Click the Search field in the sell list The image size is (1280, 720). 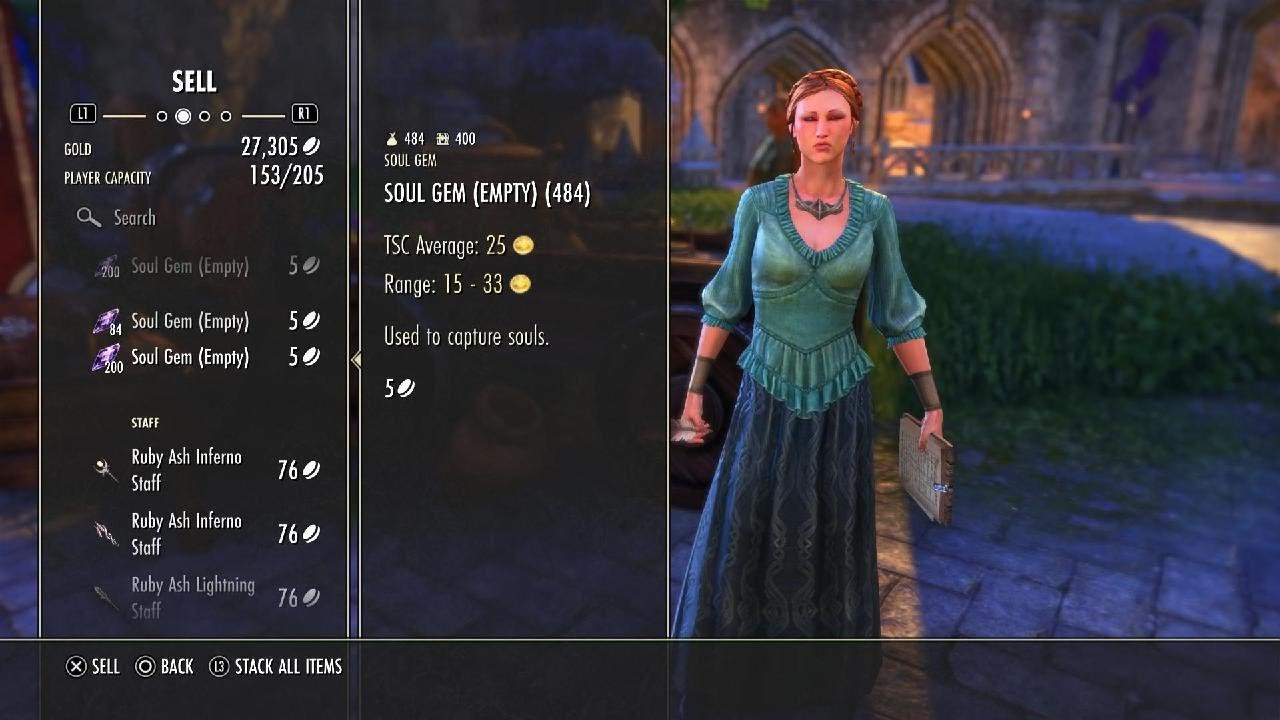click(134, 218)
